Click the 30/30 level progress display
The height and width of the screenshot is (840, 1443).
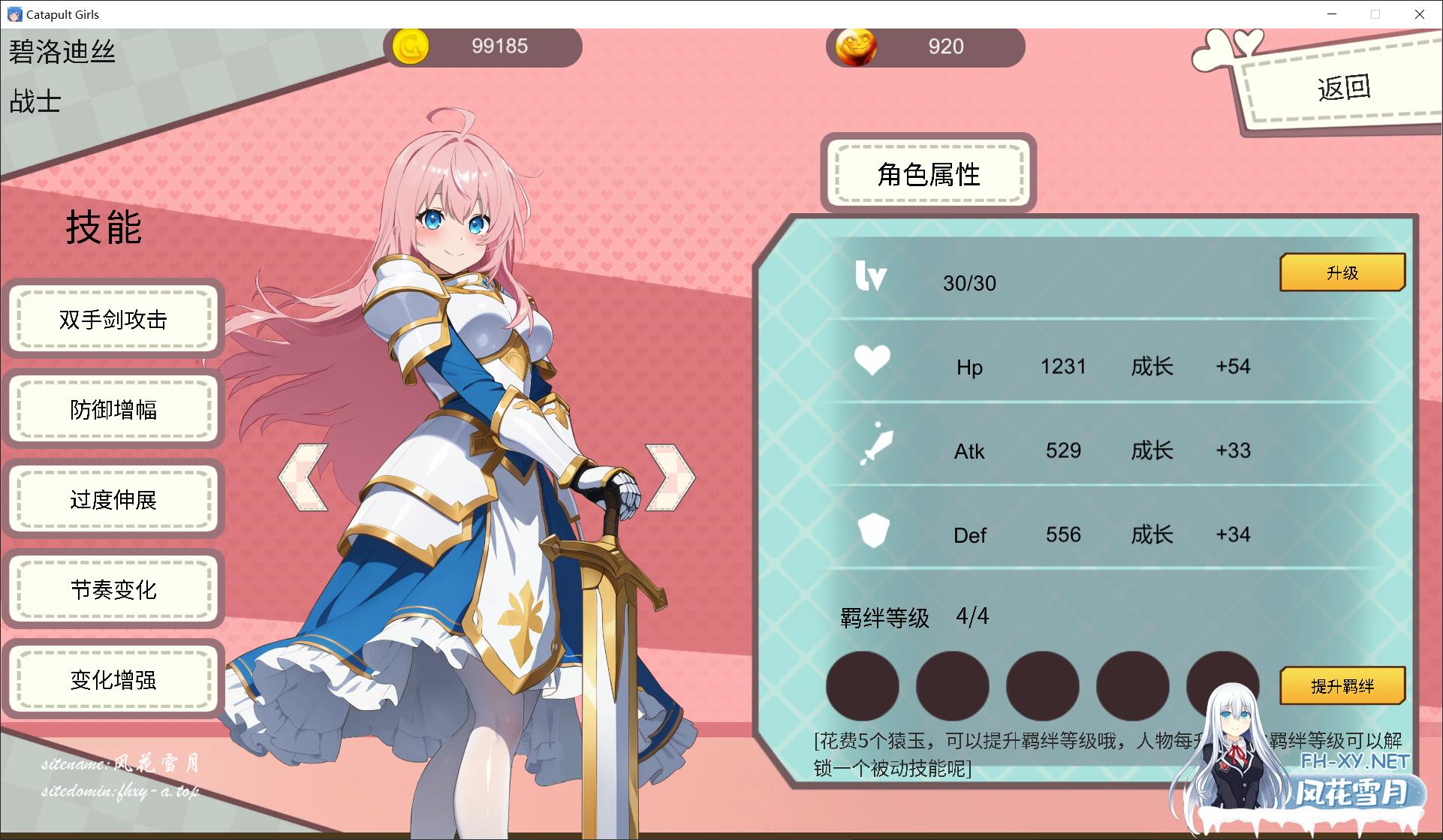click(x=970, y=284)
